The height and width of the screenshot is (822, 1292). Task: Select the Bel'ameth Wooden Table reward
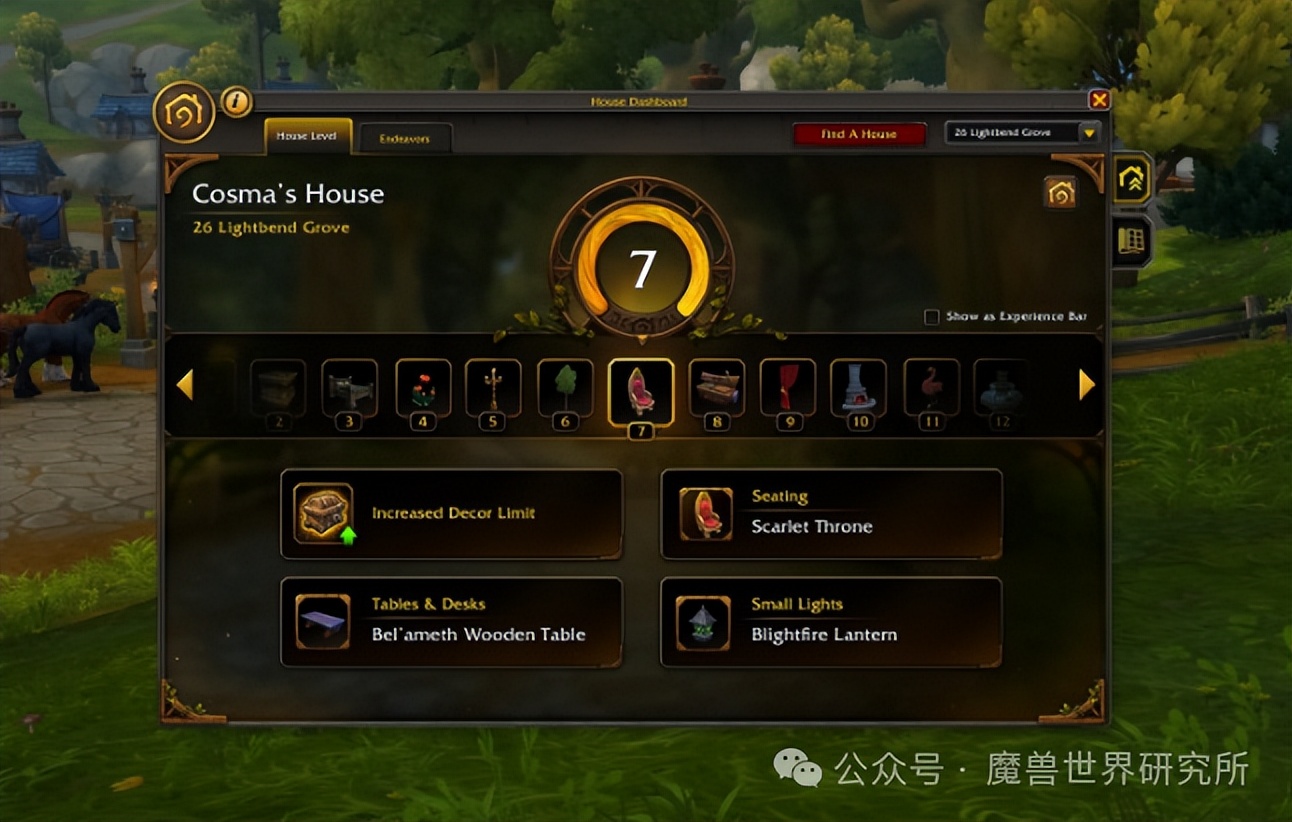tap(451, 622)
